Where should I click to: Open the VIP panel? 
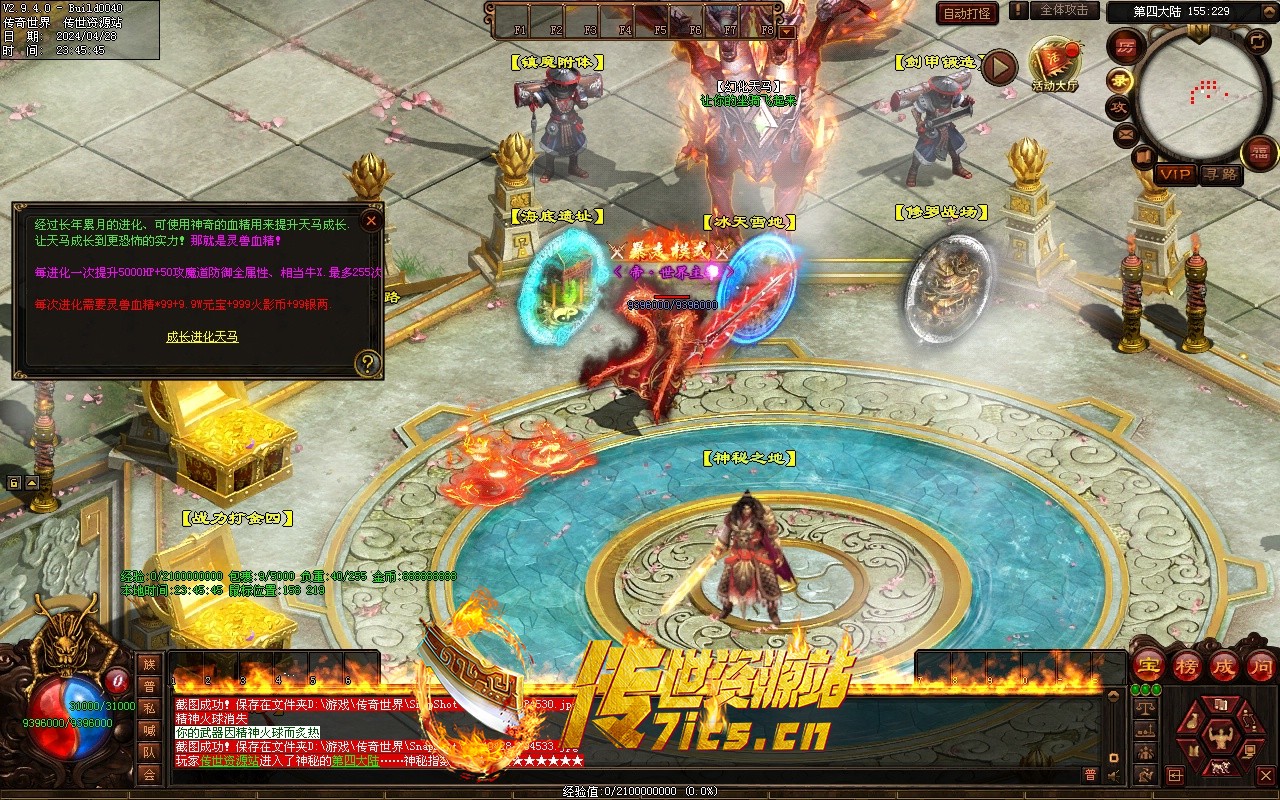[x=1176, y=174]
